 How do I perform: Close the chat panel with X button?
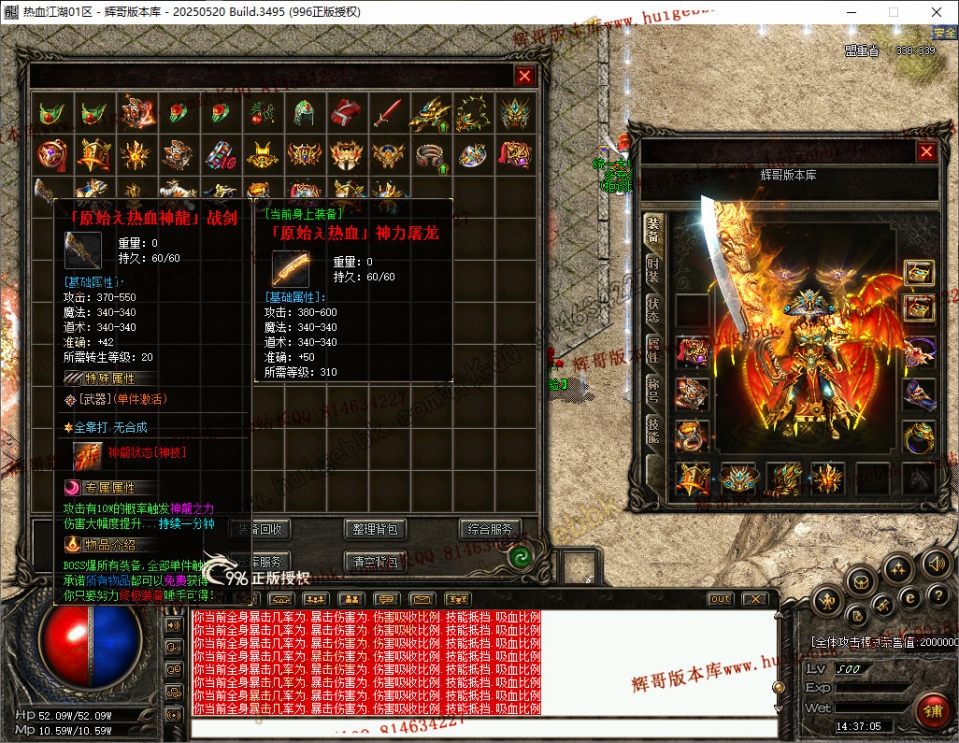pyautogui.click(x=755, y=599)
